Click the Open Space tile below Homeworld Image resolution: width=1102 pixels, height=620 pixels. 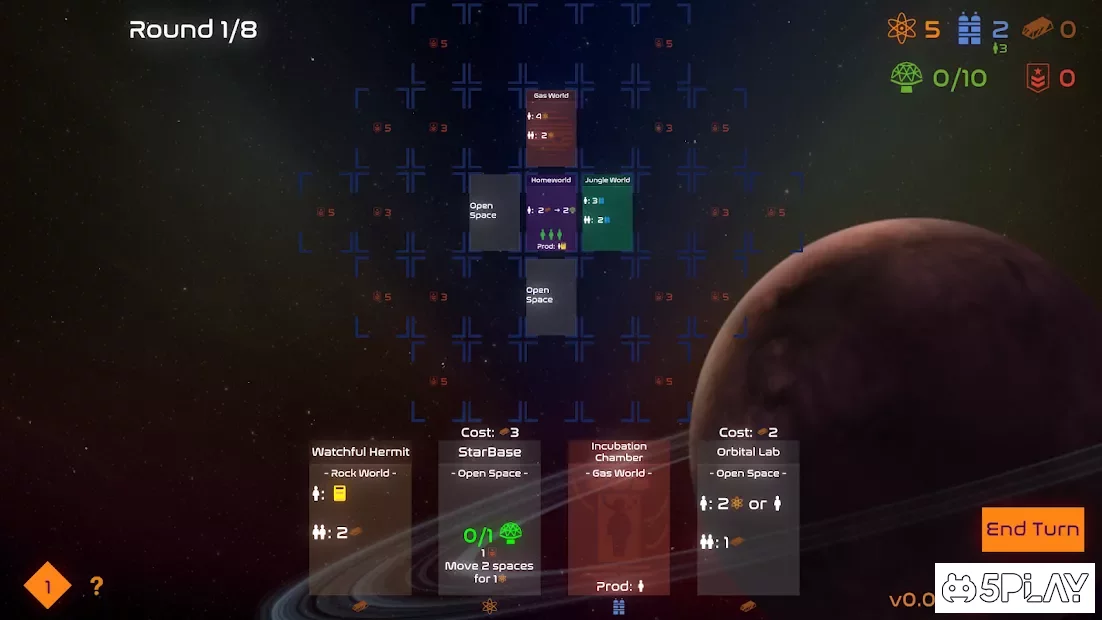[551, 297]
